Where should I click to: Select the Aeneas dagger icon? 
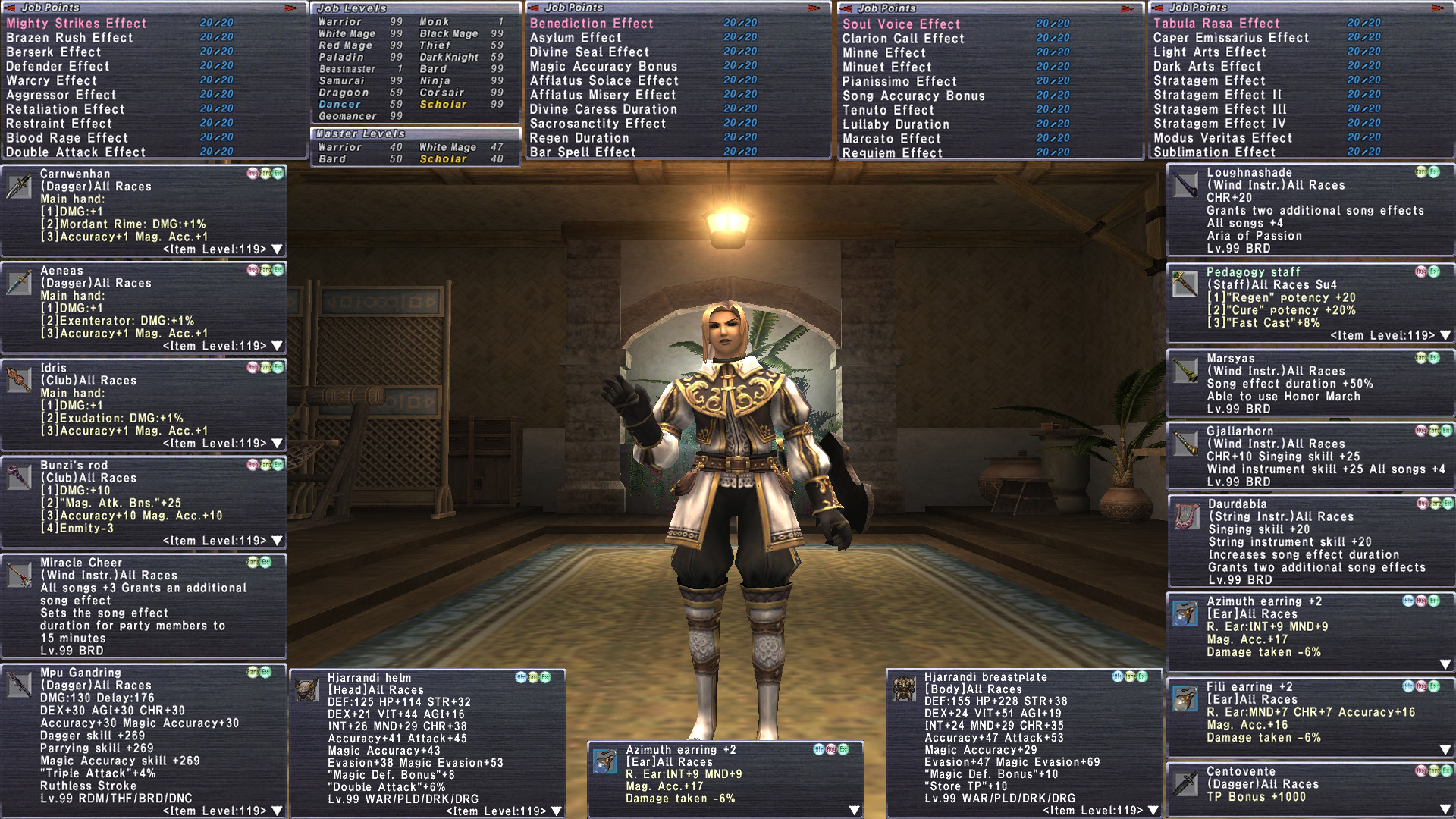19,283
